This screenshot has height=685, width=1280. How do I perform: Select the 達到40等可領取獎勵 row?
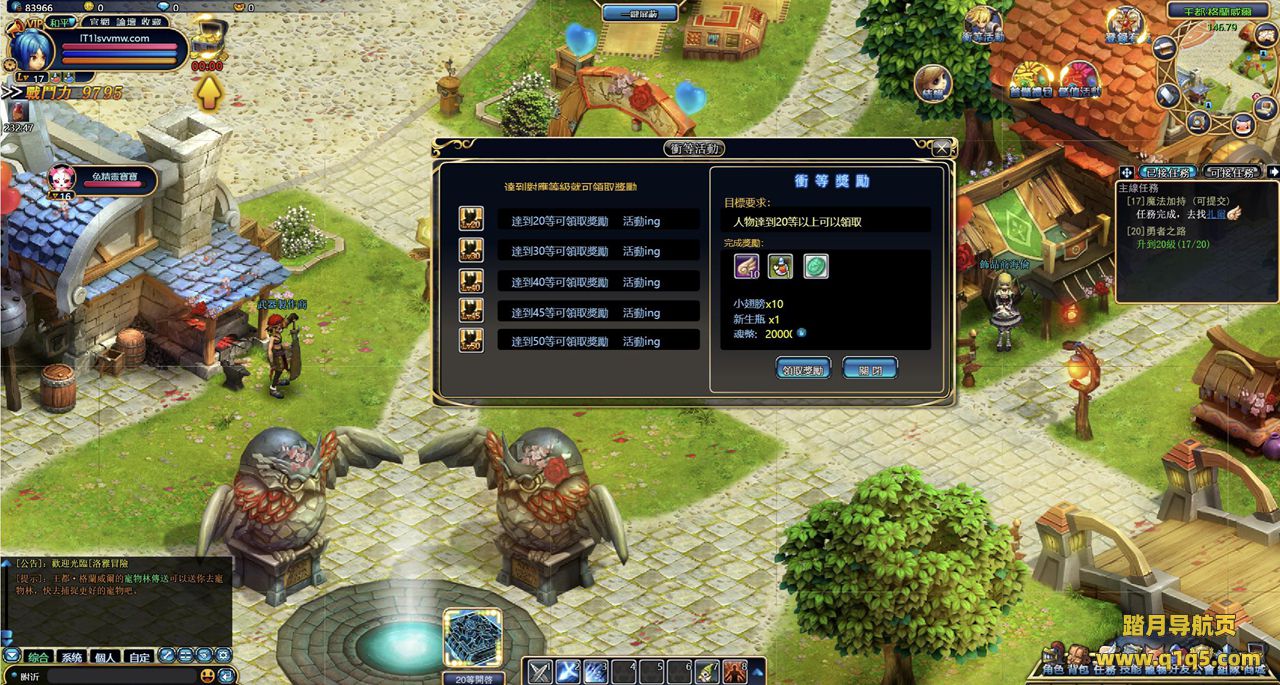click(598, 282)
